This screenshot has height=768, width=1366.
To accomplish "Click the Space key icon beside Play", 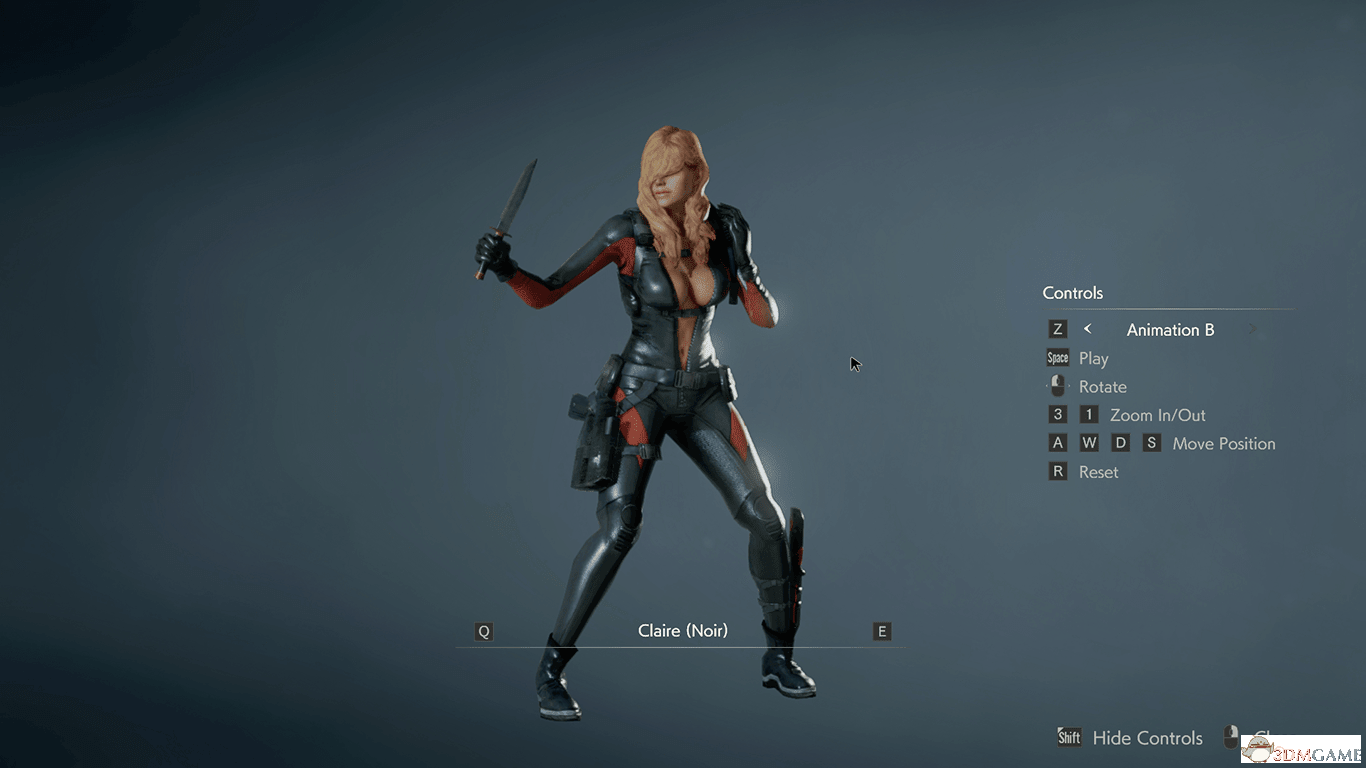I will pyautogui.click(x=1057, y=357).
